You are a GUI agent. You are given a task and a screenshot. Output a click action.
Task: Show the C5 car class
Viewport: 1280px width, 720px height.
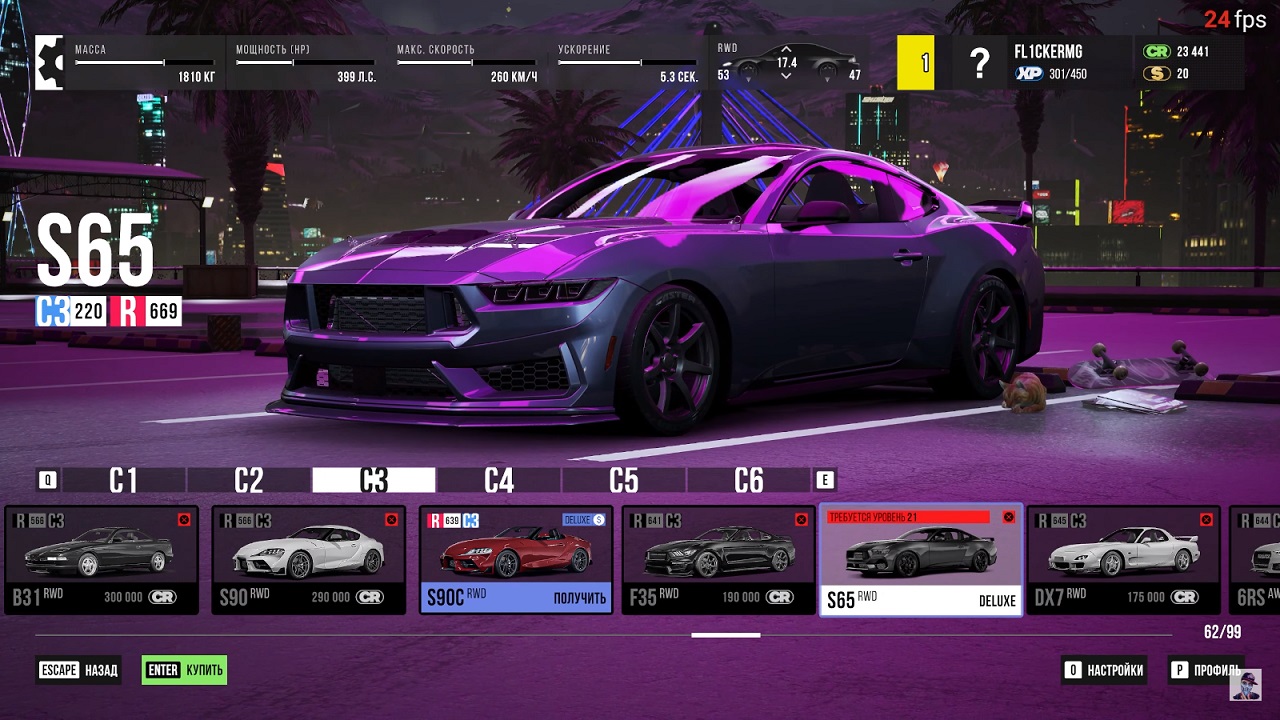coord(623,481)
